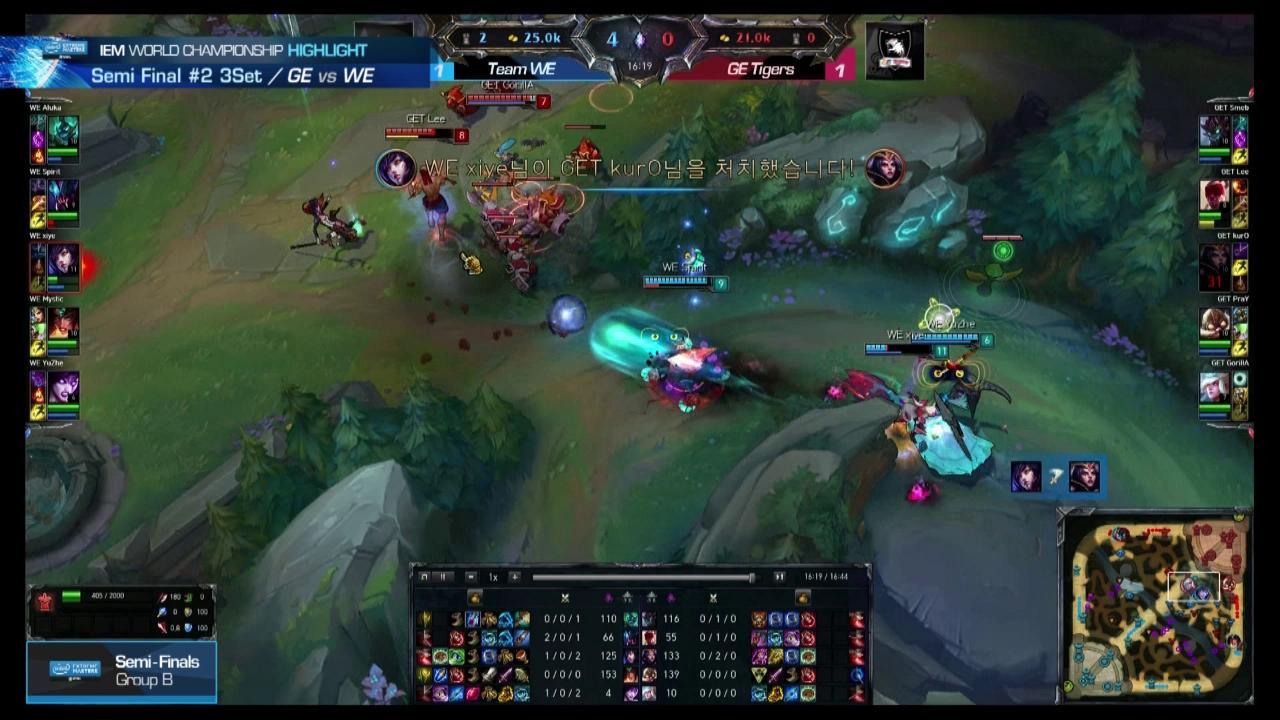
Task: Click the kill icon in the xiye kill callout popup
Action: tap(398, 168)
